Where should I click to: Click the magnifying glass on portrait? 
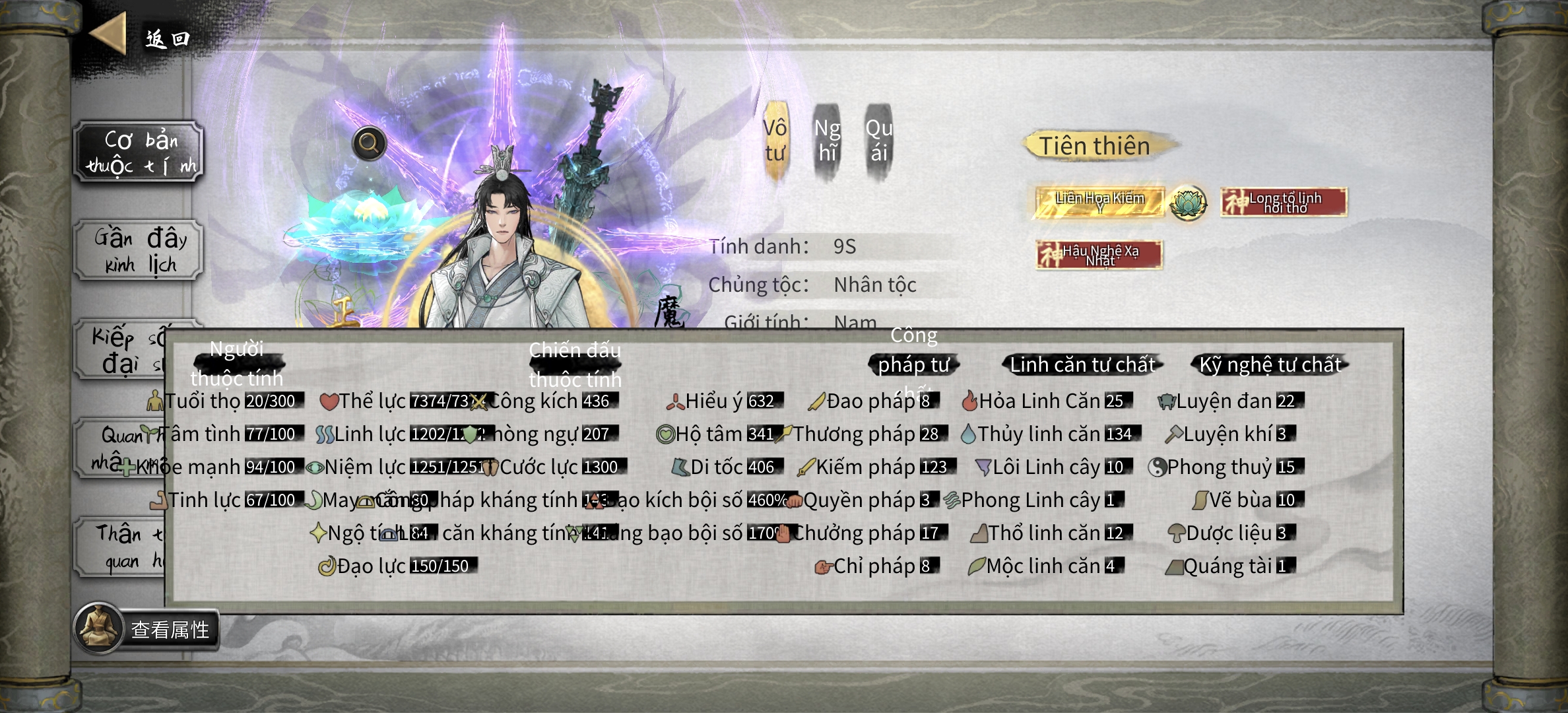(369, 143)
